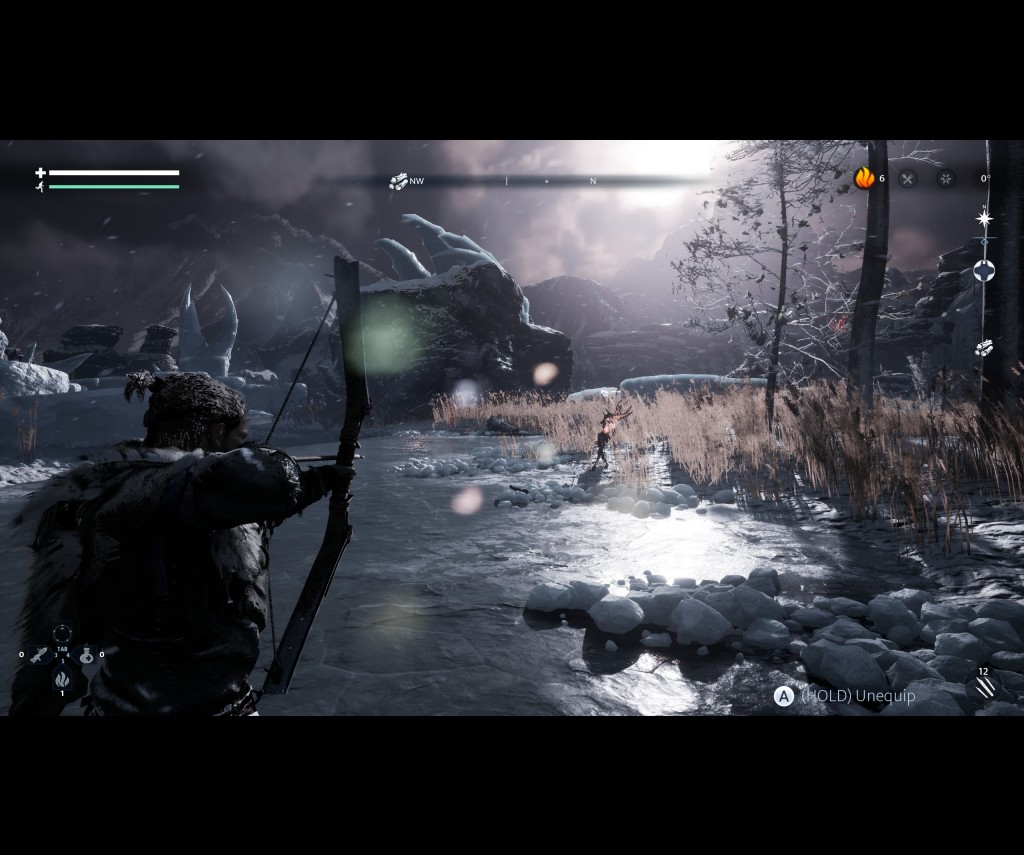1024x855 pixels.
Task: Click the fork and knife hunger icon
Action: click(907, 179)
